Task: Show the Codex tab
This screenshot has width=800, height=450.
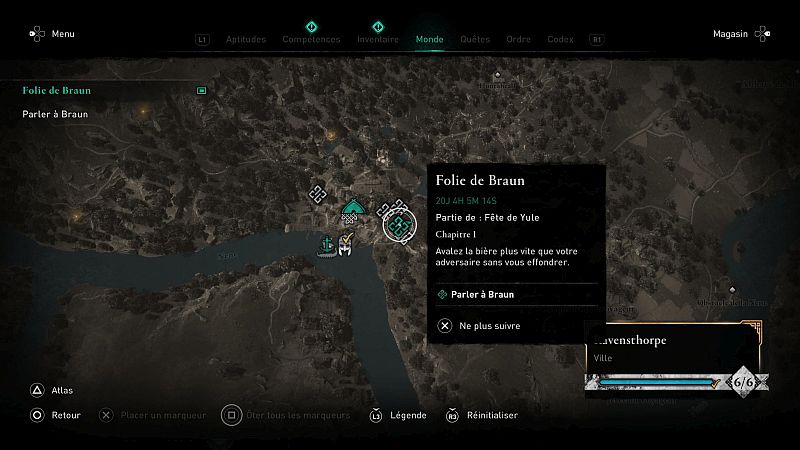Action: (x=560, y=40)
